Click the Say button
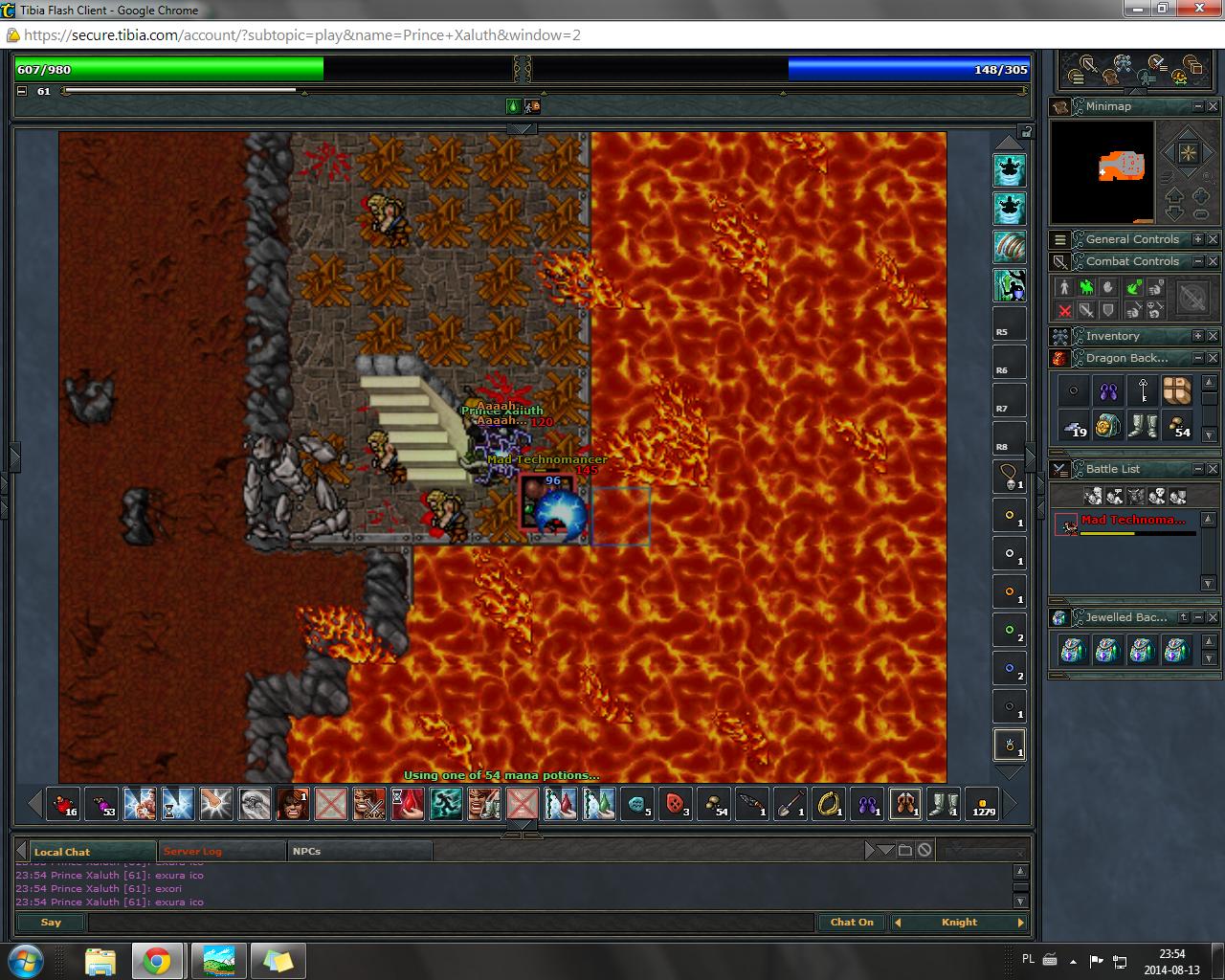The image size is (1225, 980). point(51,923)
